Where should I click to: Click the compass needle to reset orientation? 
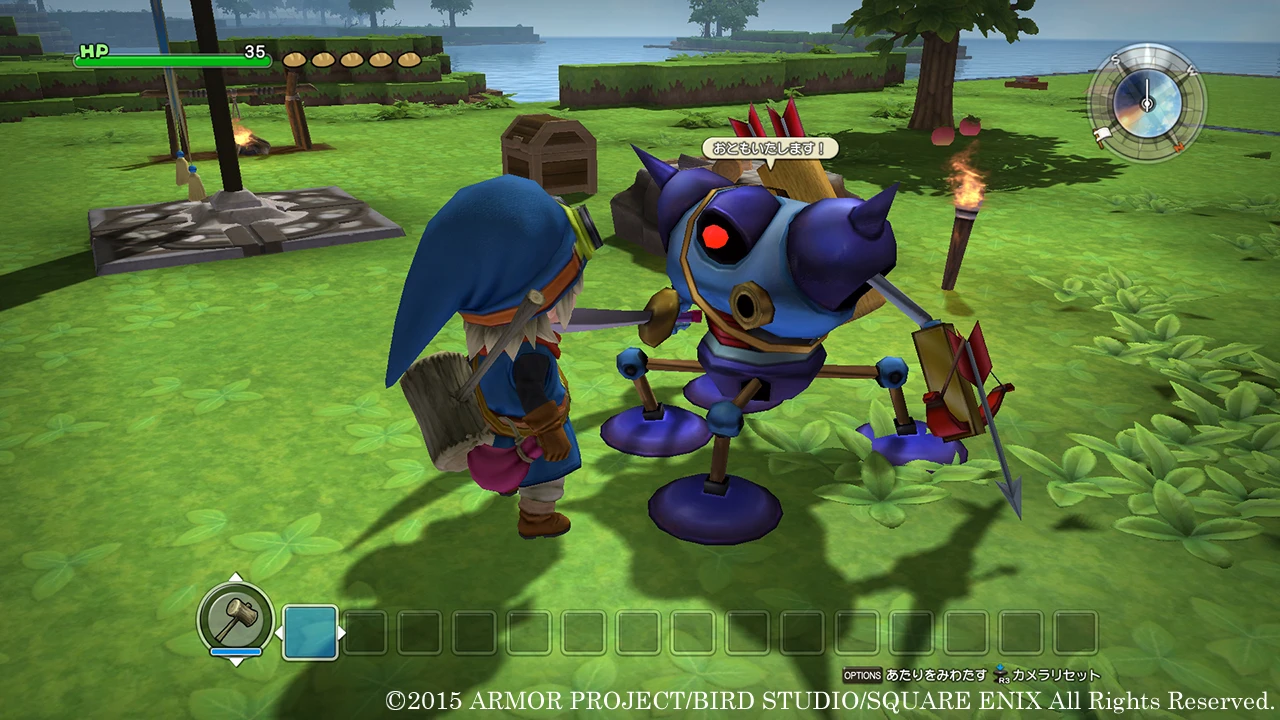1147,88
